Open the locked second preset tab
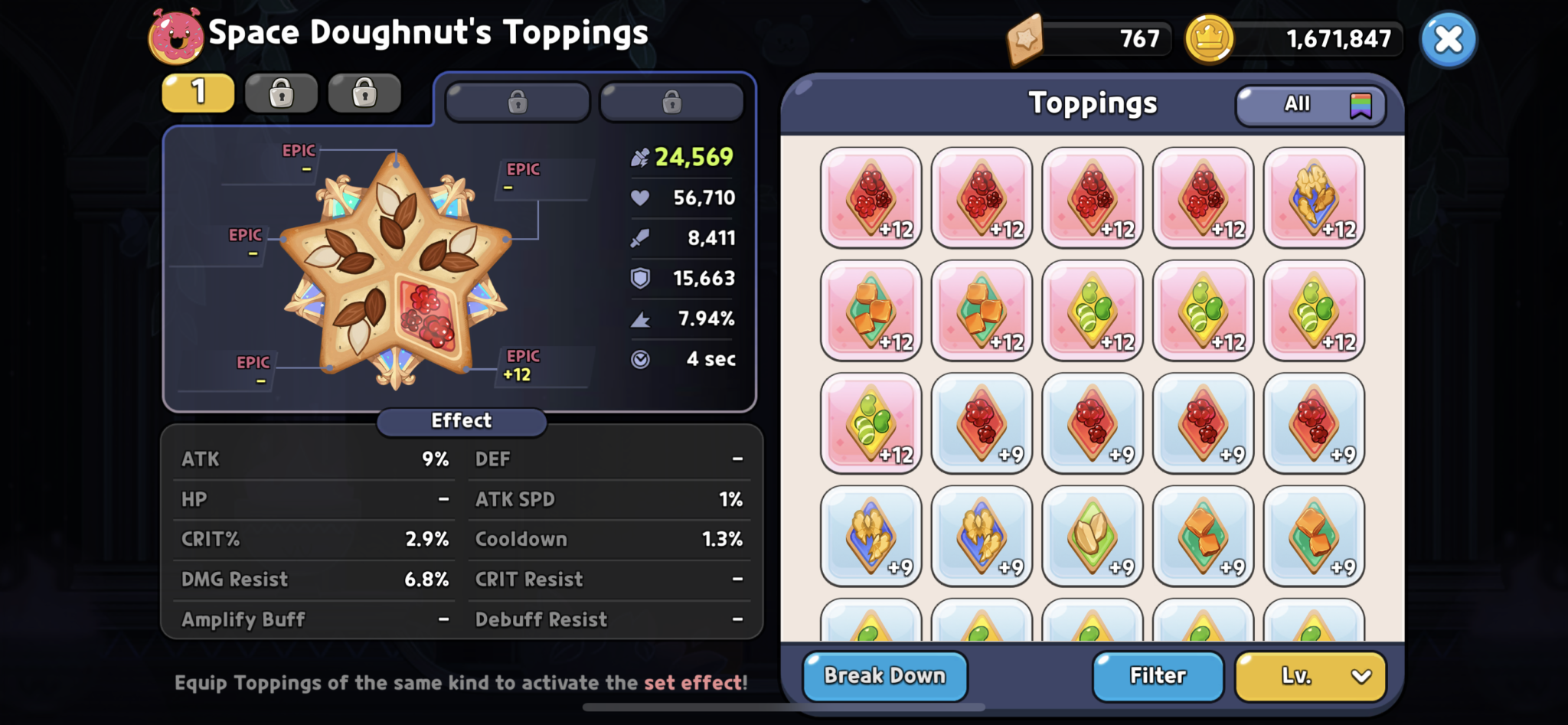This screenshot has height=725, width=1568. [281, 92]
